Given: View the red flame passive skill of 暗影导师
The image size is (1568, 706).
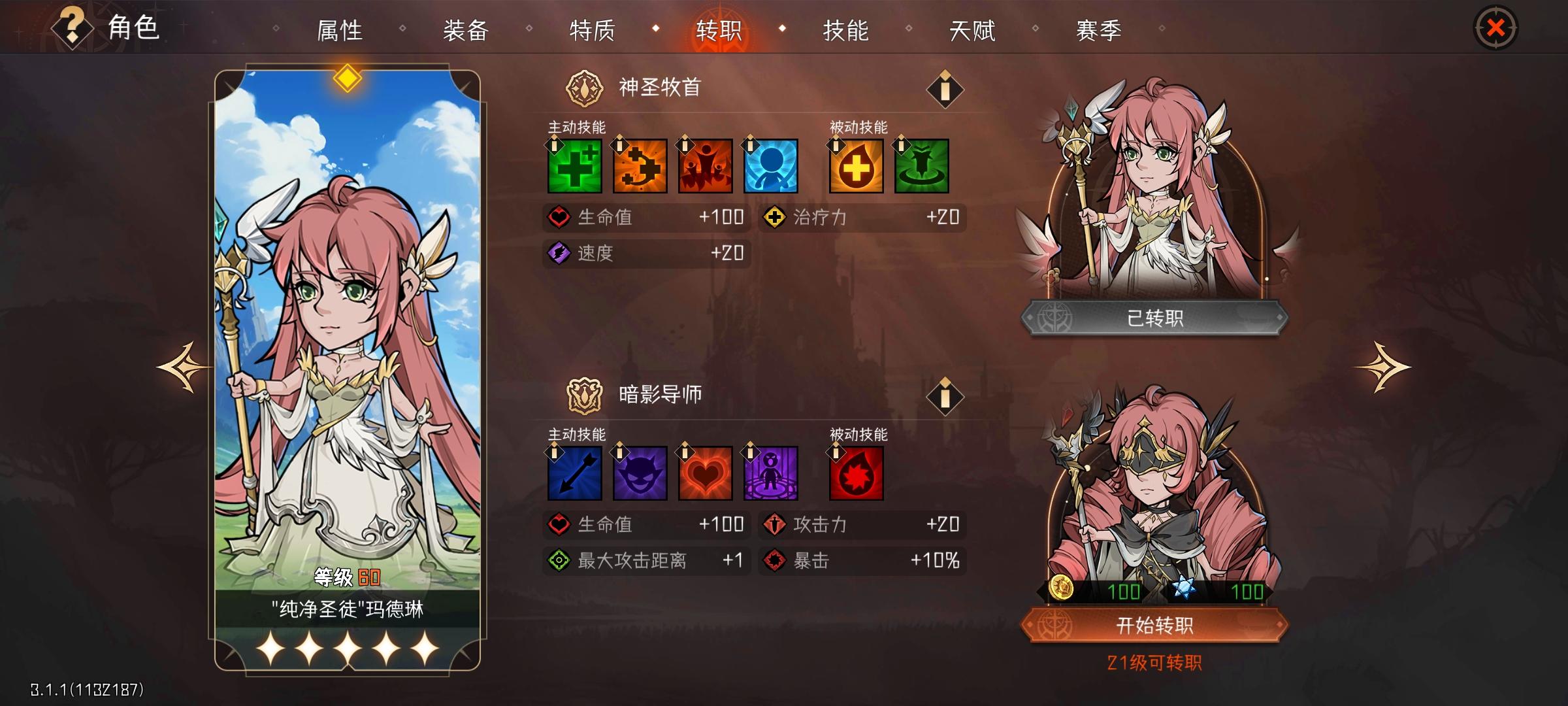Looking at the screenshot, I should (x=857, y=473).
